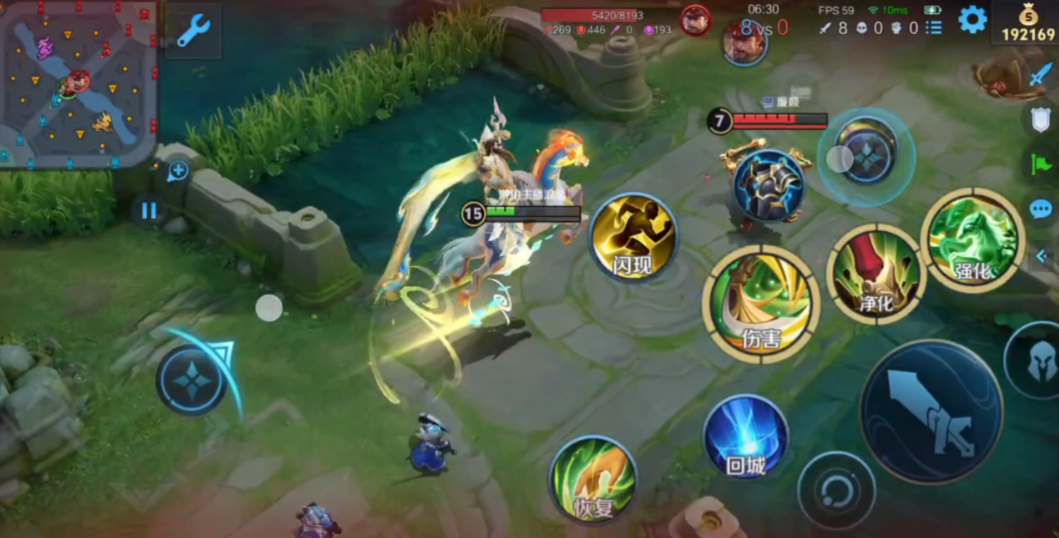Use the 恢复 heal skill
Image resolution: width=1059 pixels, height=538 pixels.
pos(593,479)
